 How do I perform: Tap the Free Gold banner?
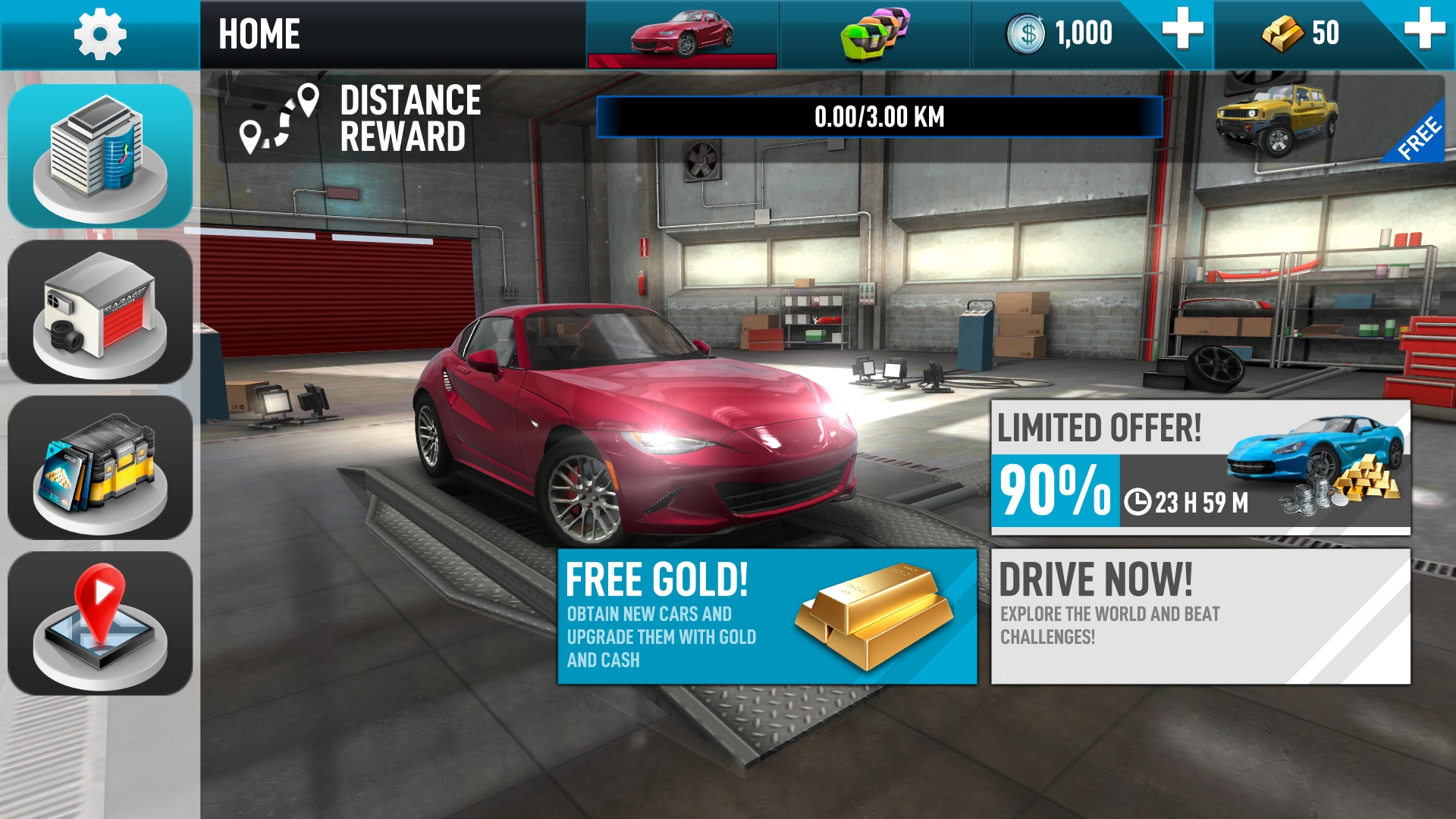pyautogui.click(x=767, y=616)
